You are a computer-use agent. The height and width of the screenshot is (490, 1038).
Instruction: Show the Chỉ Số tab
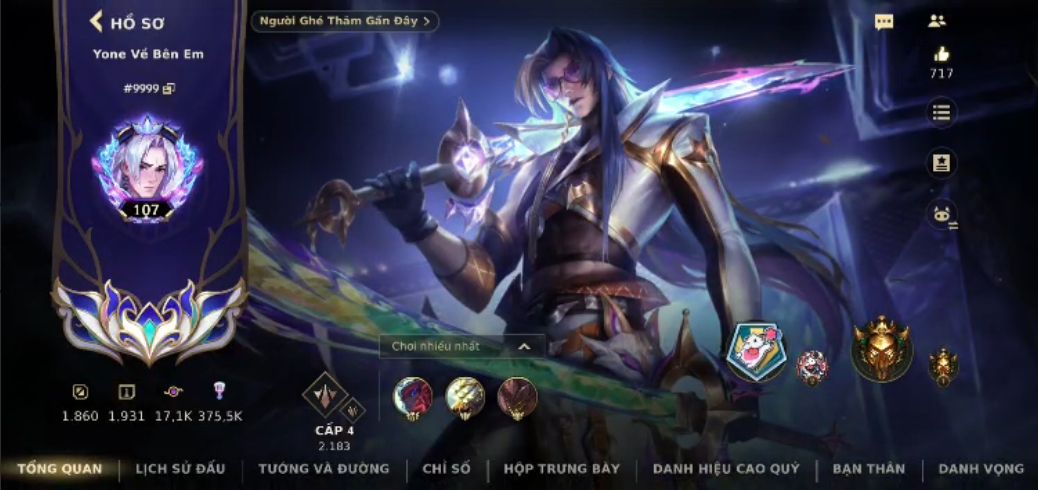coord(446,468)
